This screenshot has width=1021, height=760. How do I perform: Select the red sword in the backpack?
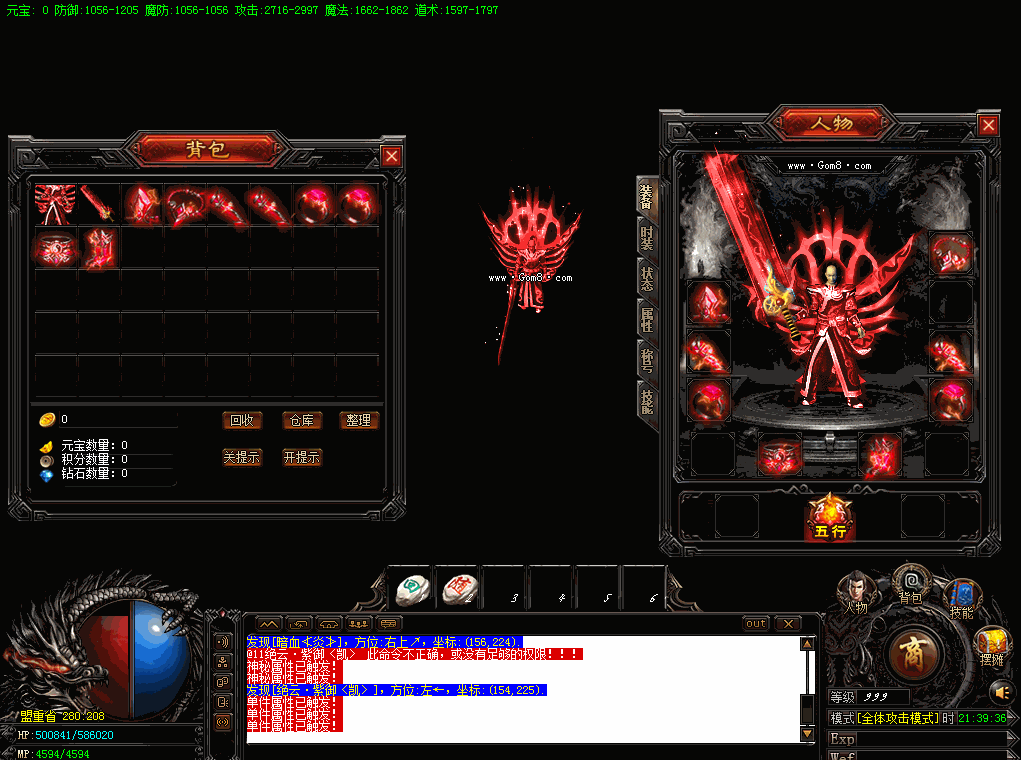coord(99,204)
